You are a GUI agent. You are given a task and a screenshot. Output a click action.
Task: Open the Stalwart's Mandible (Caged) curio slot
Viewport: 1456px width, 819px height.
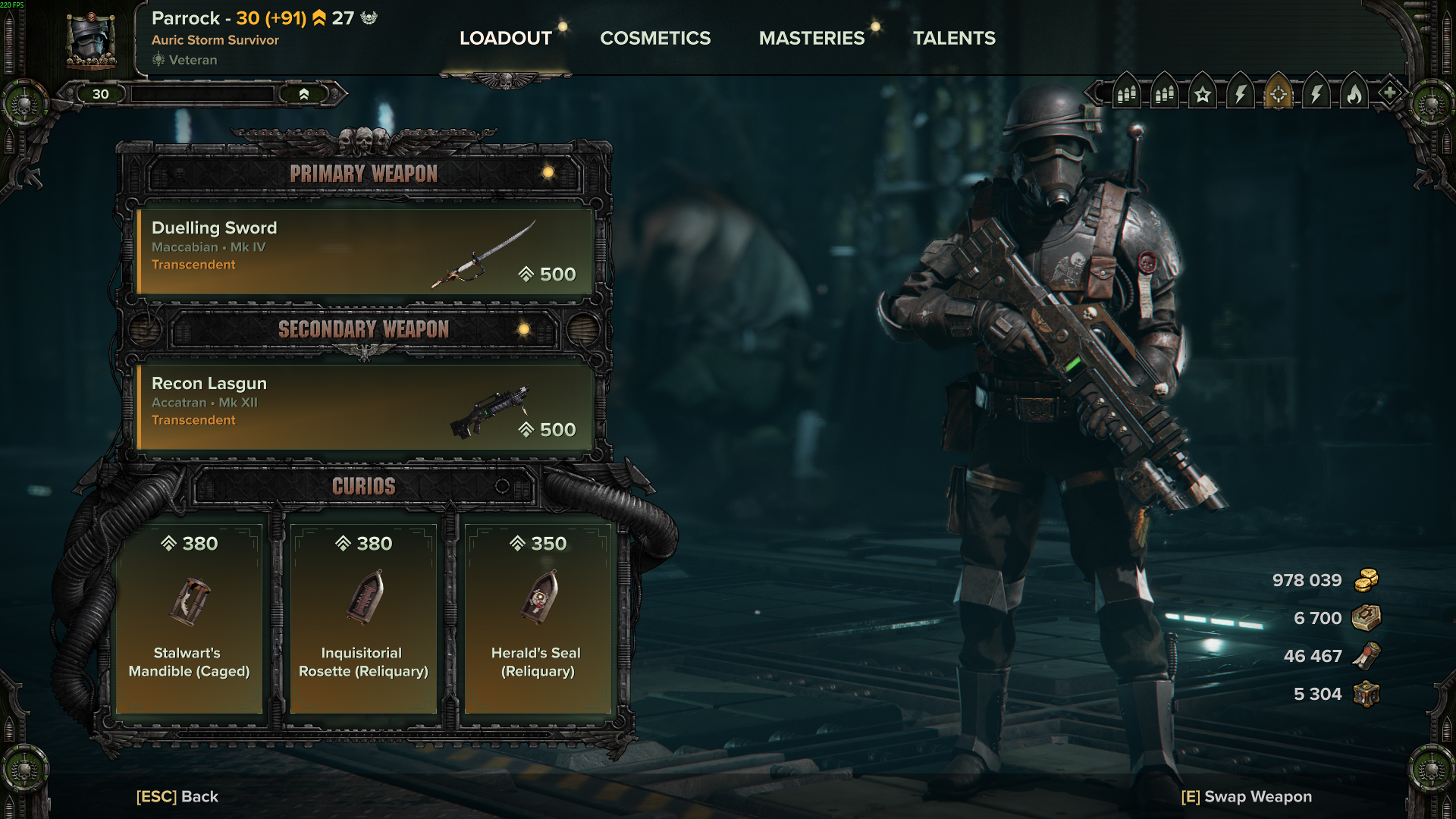(x=189, y=618)
